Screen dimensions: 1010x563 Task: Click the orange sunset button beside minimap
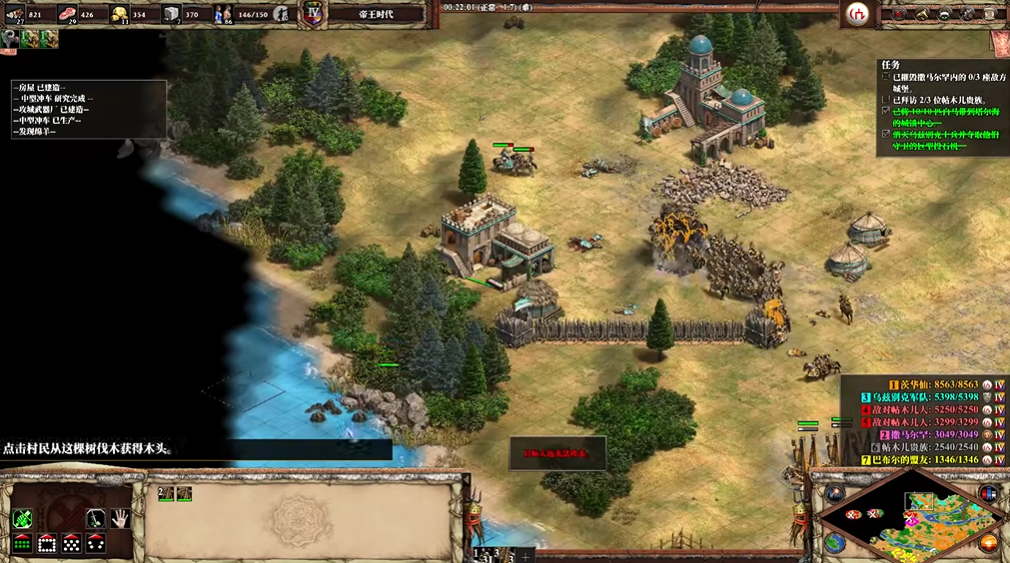989,541
